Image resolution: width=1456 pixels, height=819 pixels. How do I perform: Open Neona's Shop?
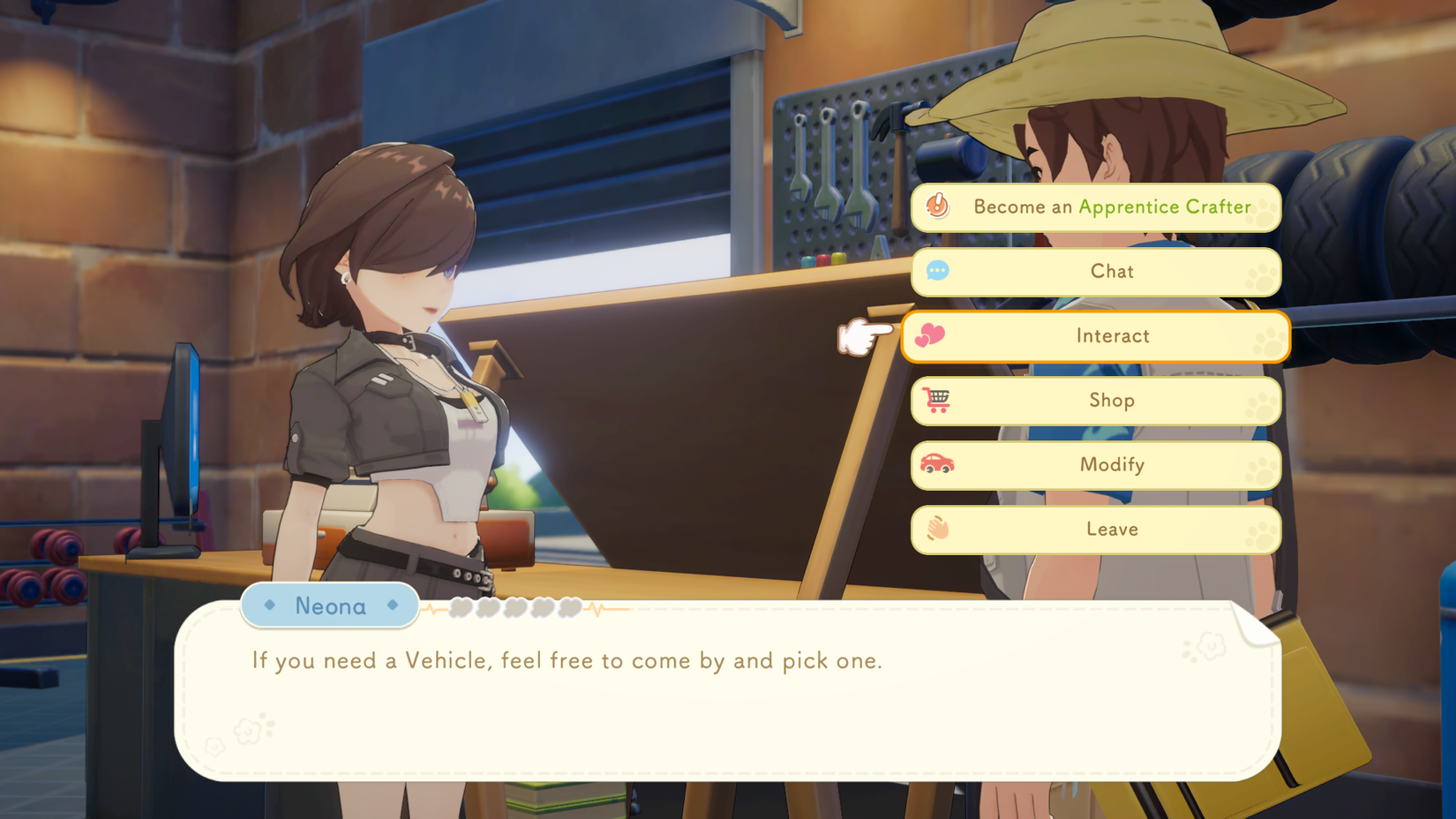1096,401
